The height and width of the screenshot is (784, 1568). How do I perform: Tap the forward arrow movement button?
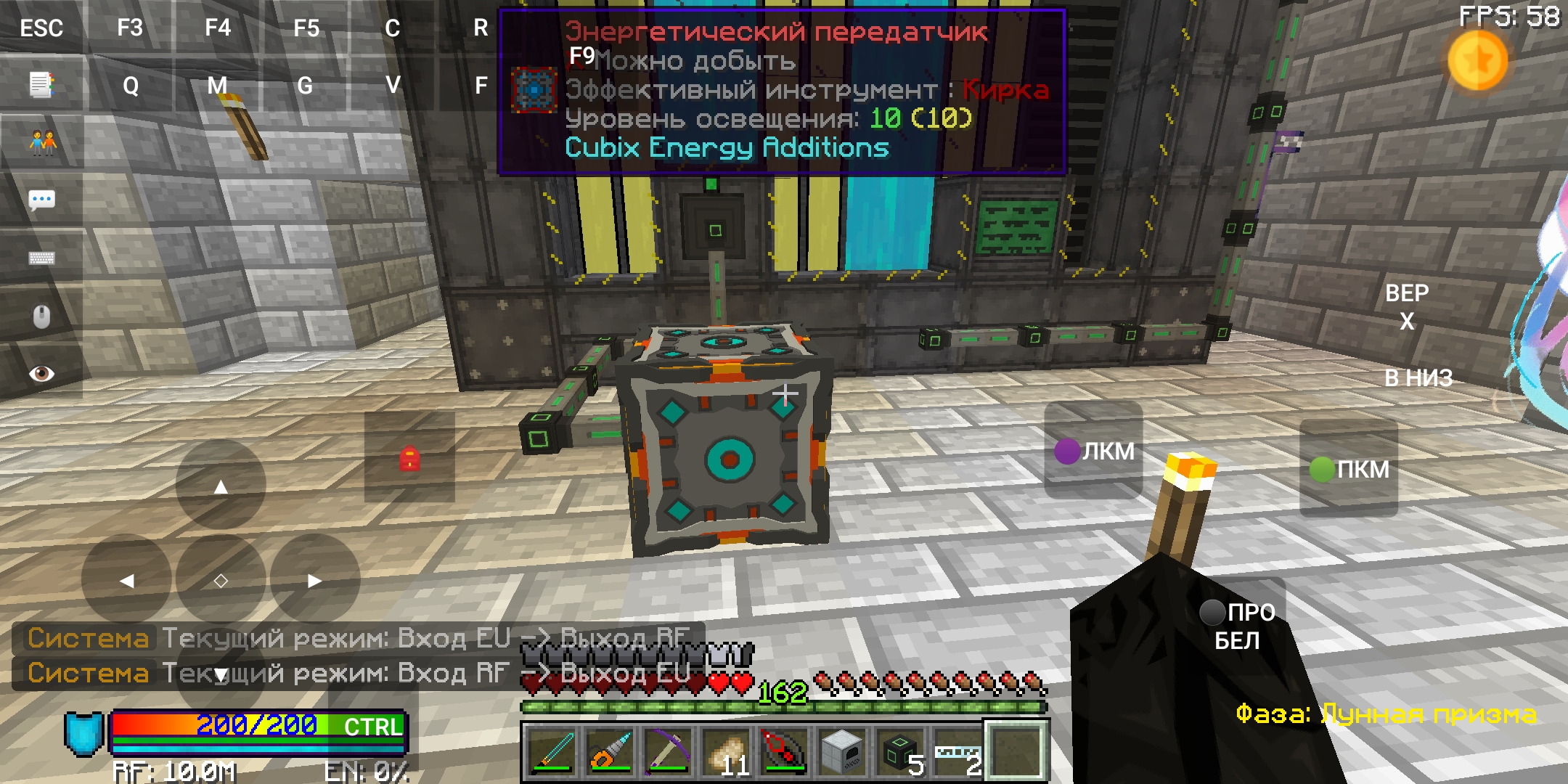pyautogui.click(x=221, y=486)
